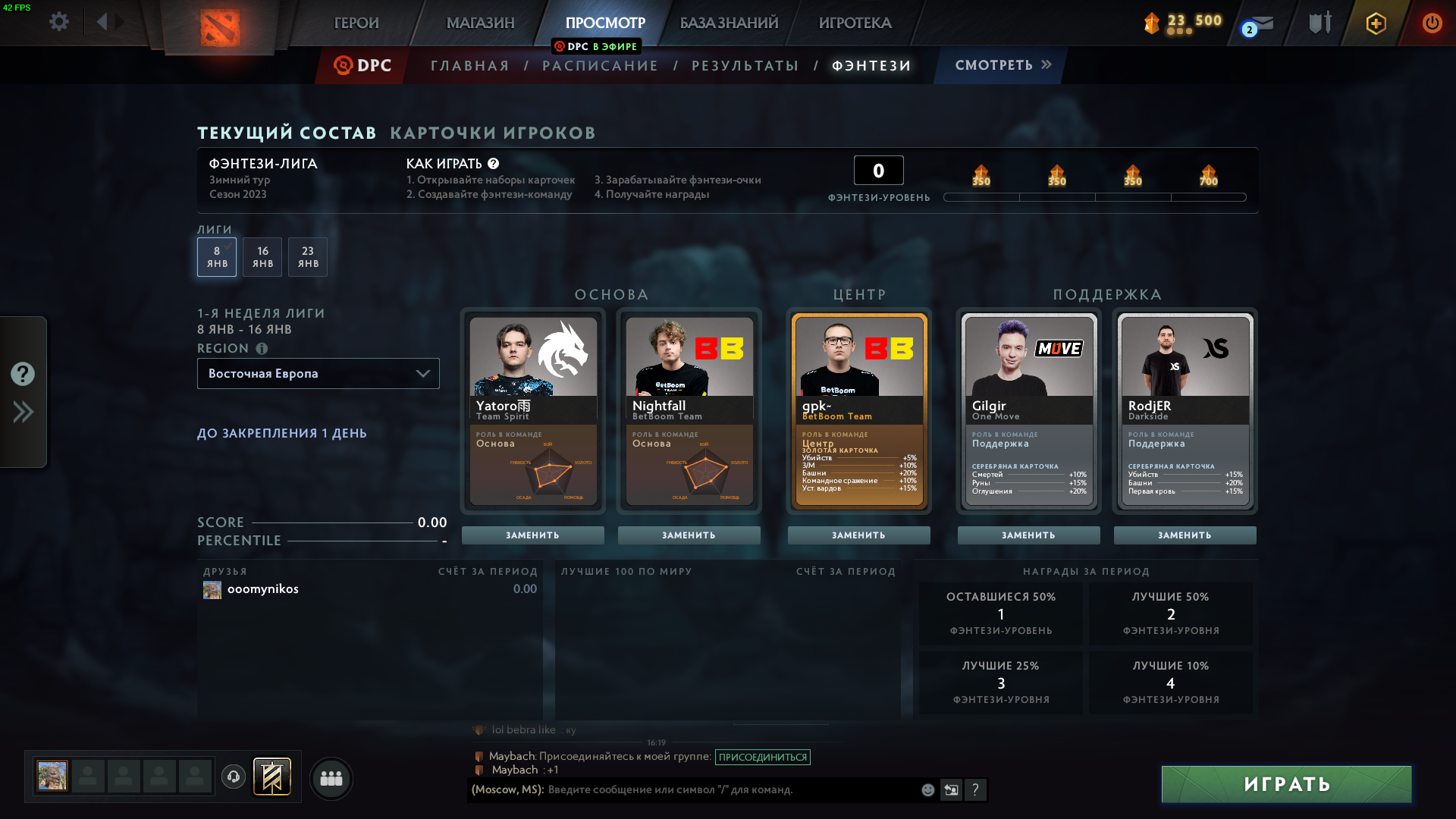Replace the gpk~ center card
Image resolution: width=1456 pixels, height=819 pixels.
pyautogui.click(x=858, y=535)
